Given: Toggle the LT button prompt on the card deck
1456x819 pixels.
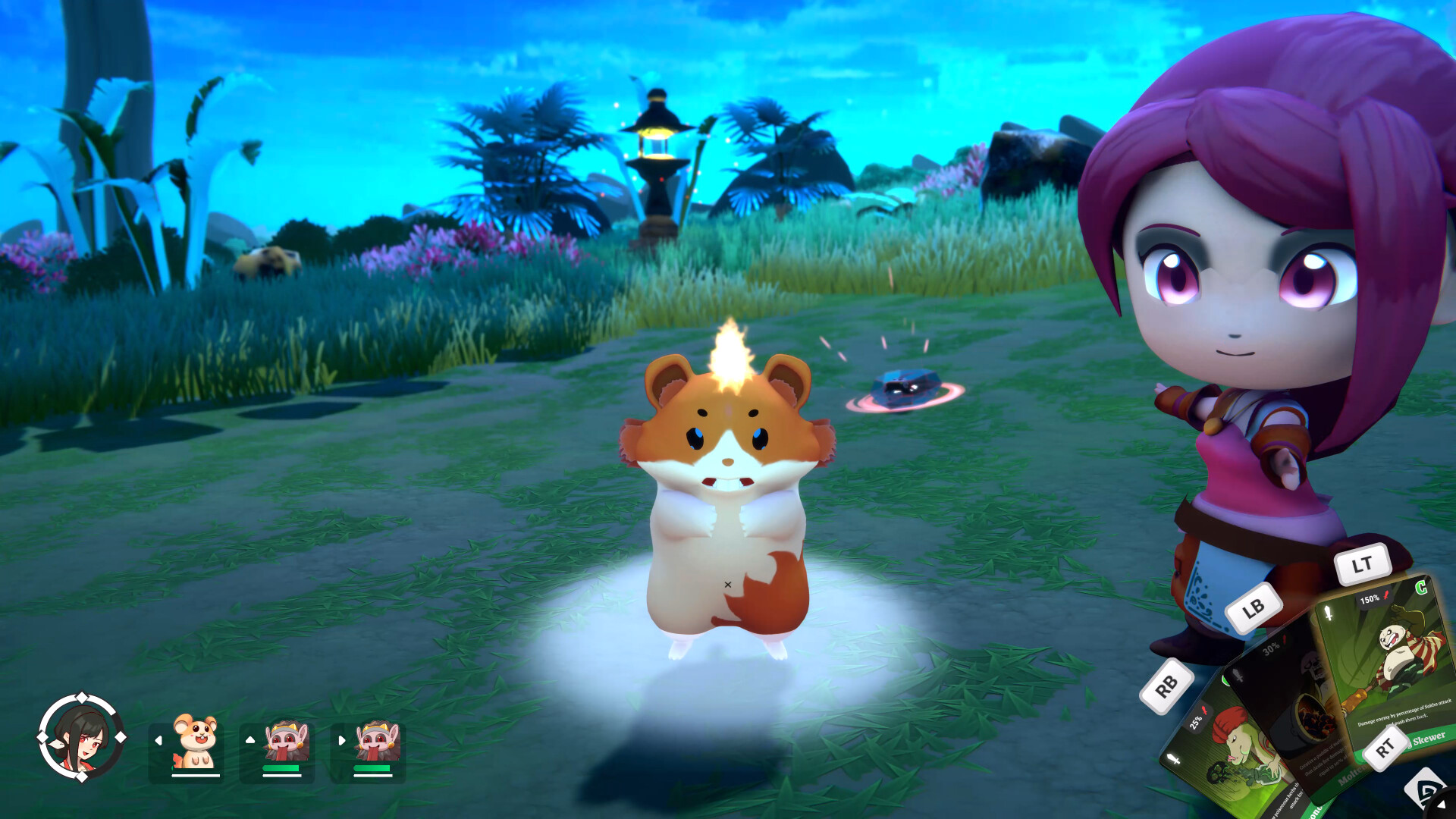Looking at the screenshot, I should (1363, 563).
